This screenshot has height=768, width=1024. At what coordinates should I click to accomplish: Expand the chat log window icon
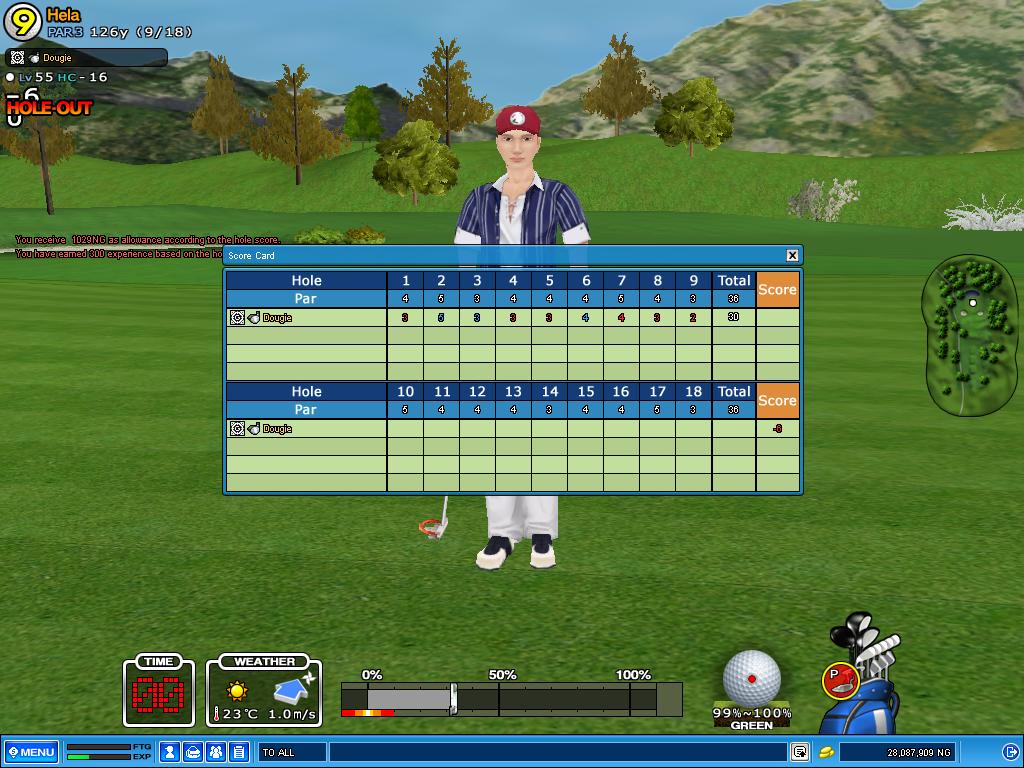pos(800,752)
